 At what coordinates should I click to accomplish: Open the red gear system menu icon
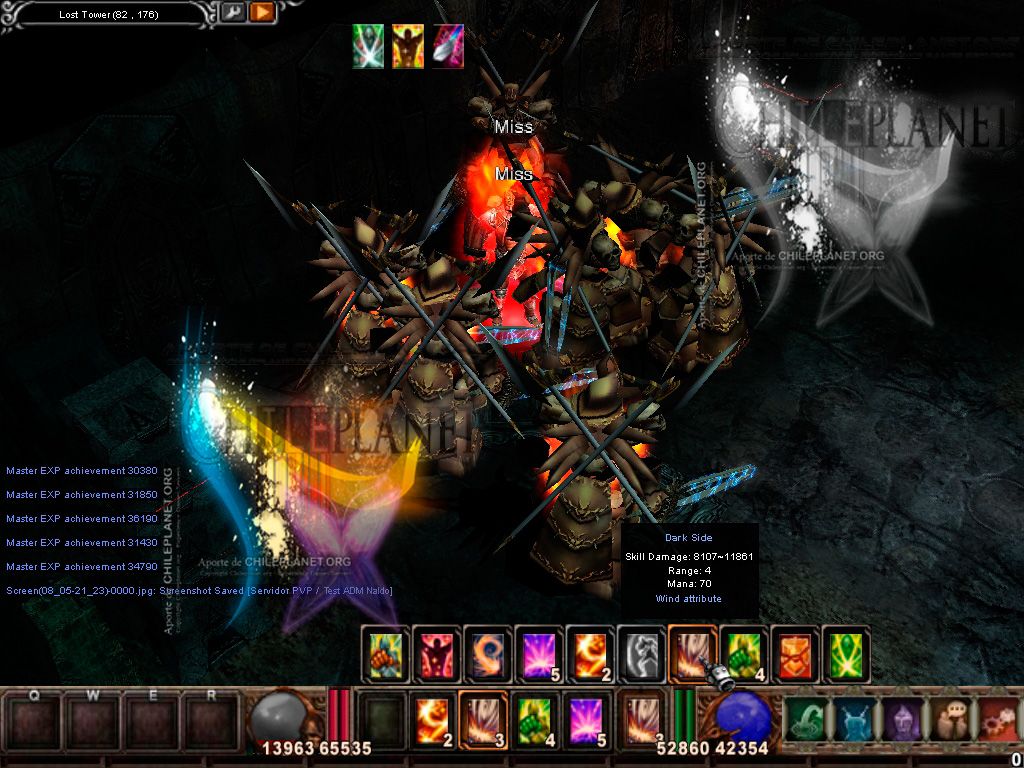997,719
